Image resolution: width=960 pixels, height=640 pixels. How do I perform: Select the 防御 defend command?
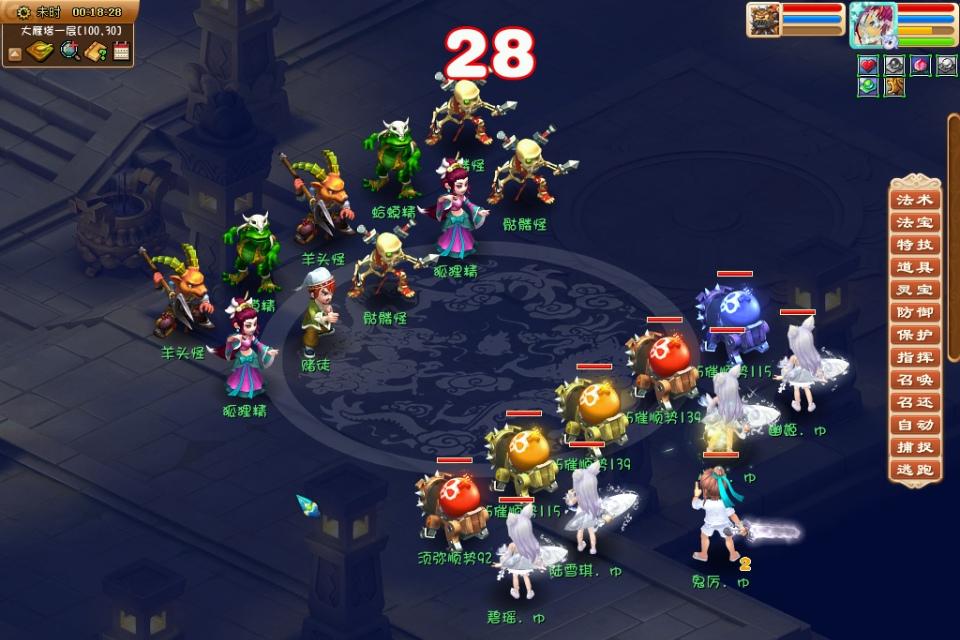coord(915,313)
